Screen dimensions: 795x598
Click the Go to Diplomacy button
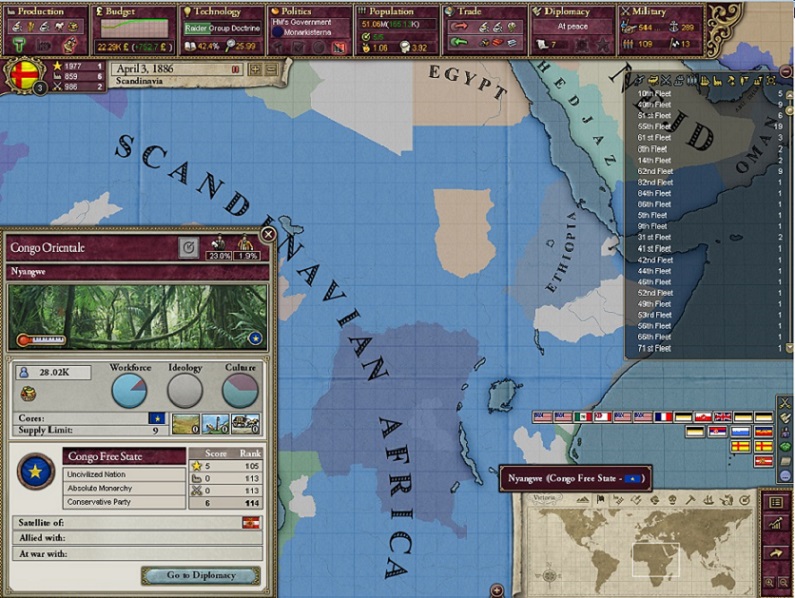201,575
